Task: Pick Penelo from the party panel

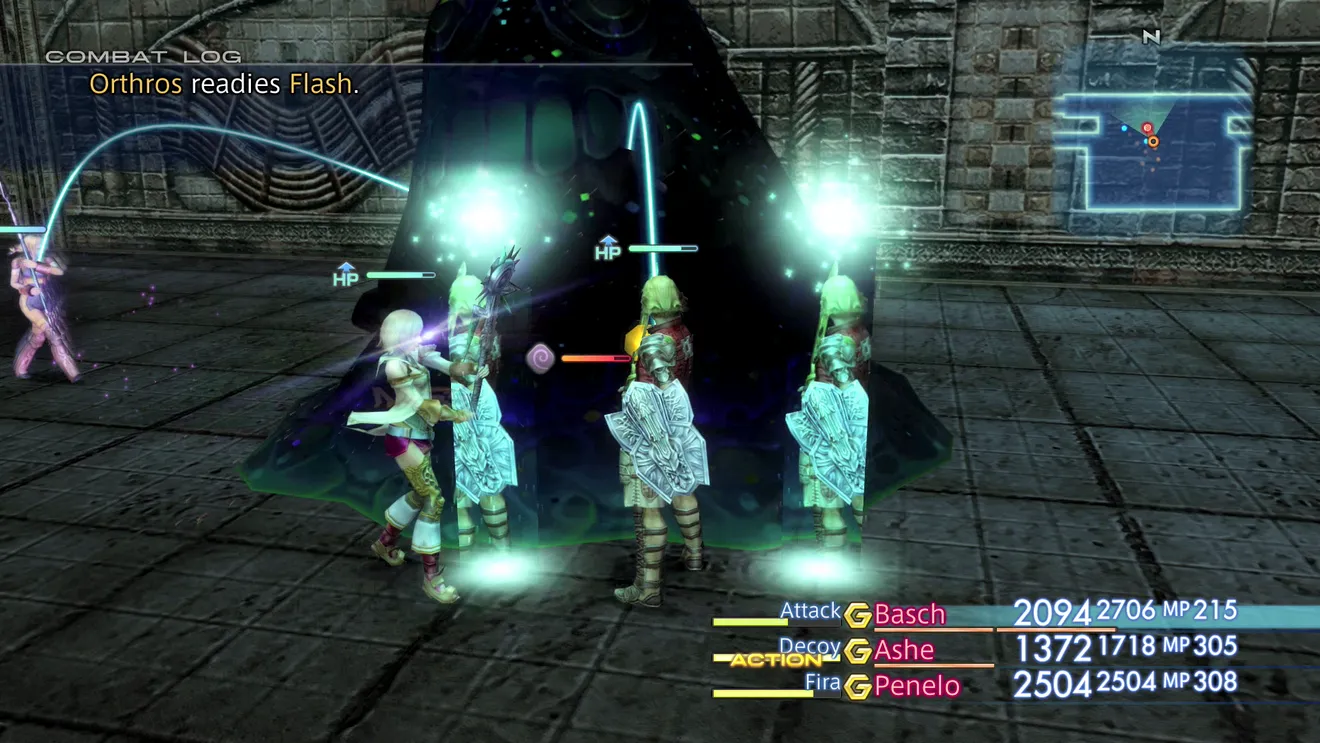Action: [916, 686]
